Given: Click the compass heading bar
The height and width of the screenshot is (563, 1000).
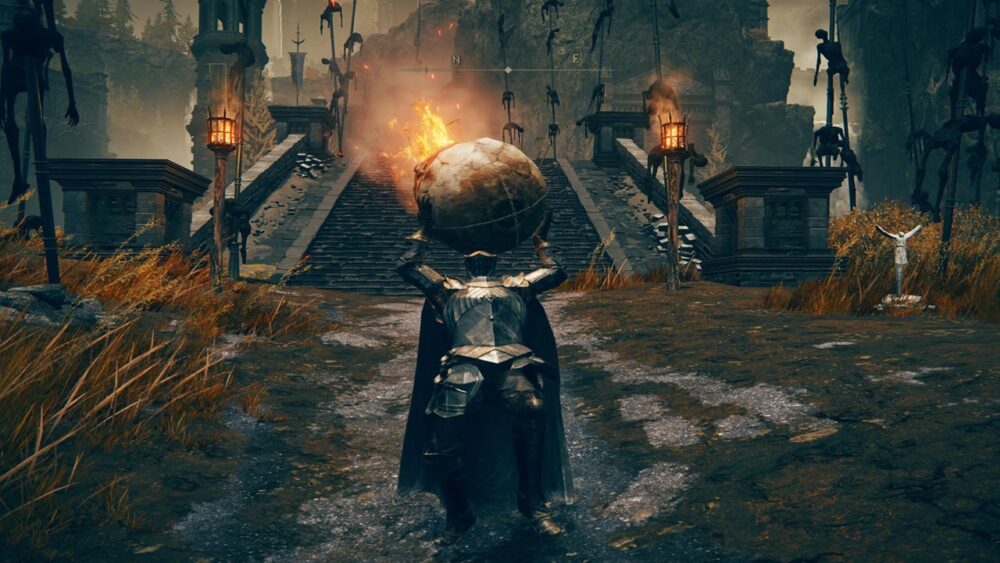Looking at the screenshot, I should pos(507,69).
